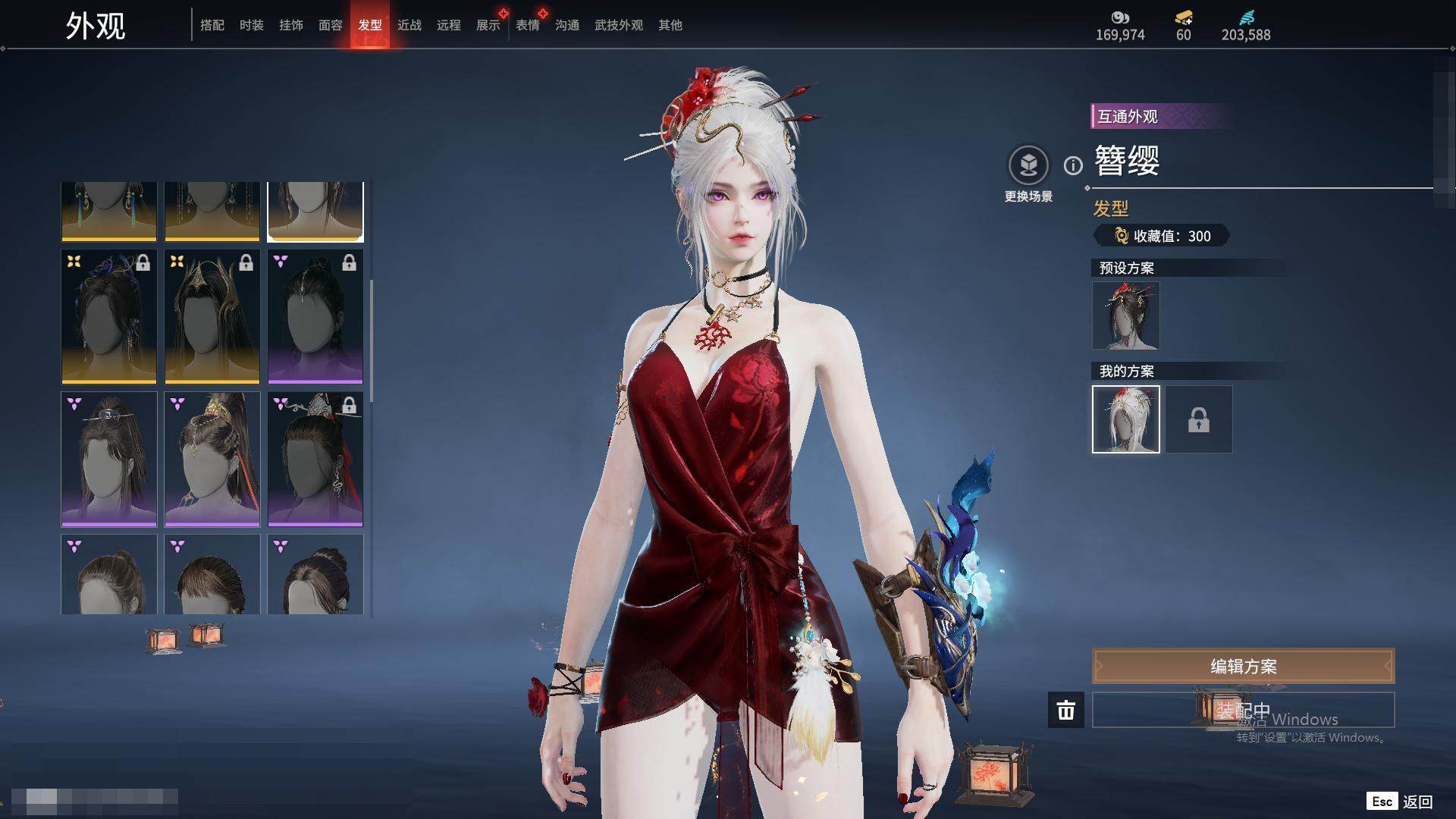
Task: Select the white-haired 我的方案 thumbnail
Action: click(1126, 419)
